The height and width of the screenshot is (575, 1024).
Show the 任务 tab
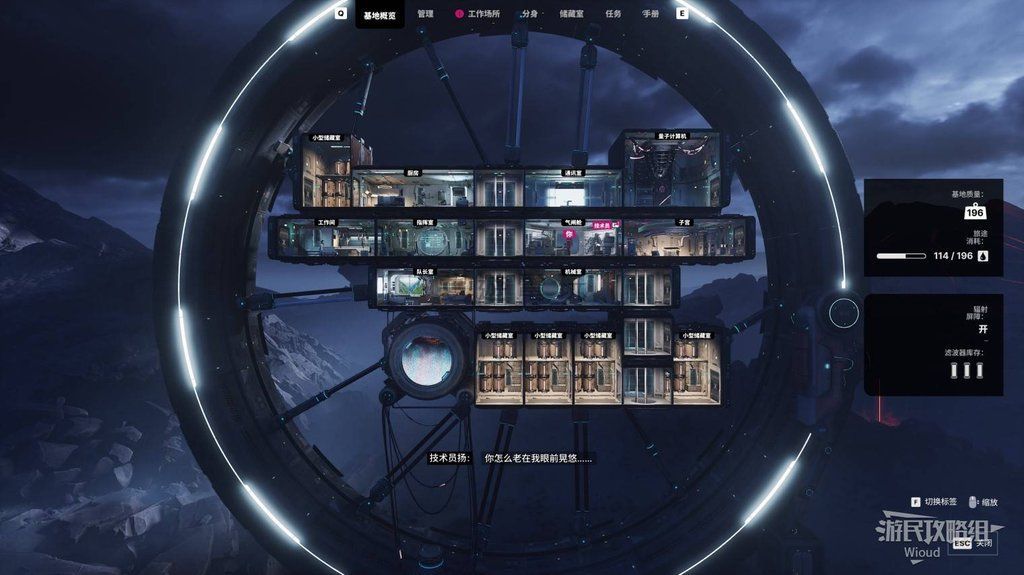613,14
